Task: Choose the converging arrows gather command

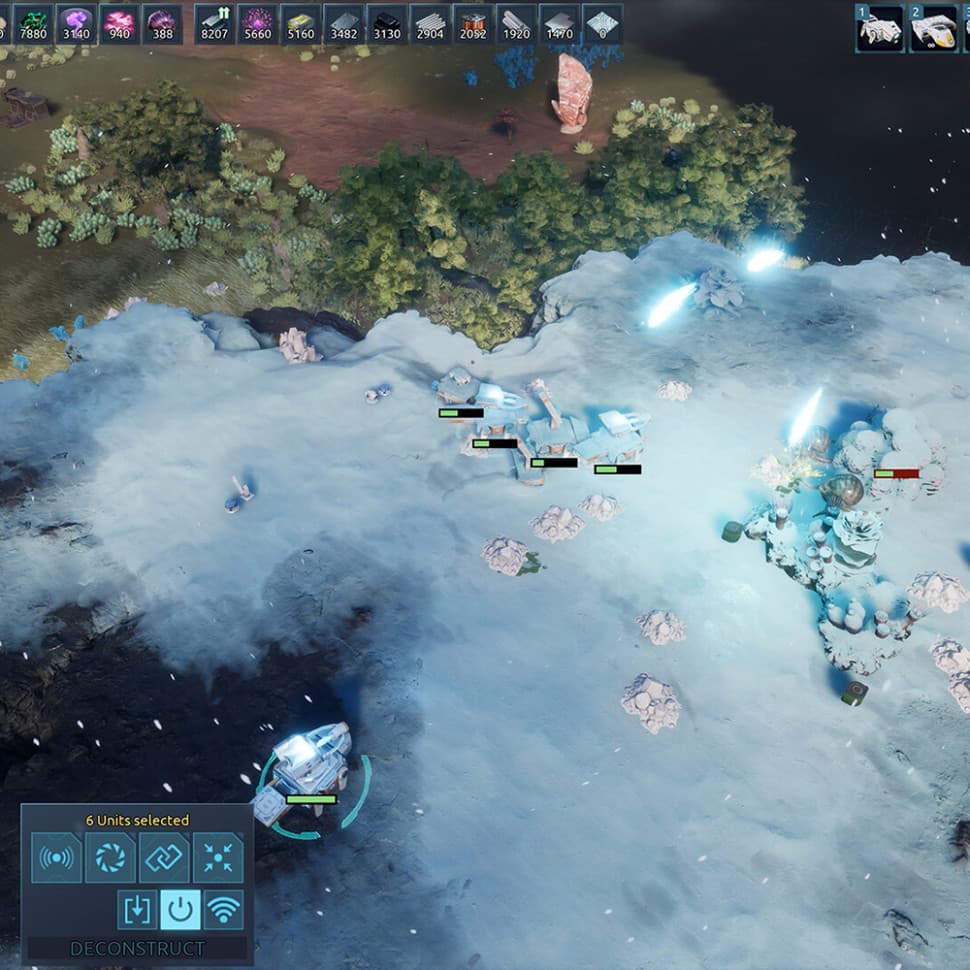Action: coord(217,857)
